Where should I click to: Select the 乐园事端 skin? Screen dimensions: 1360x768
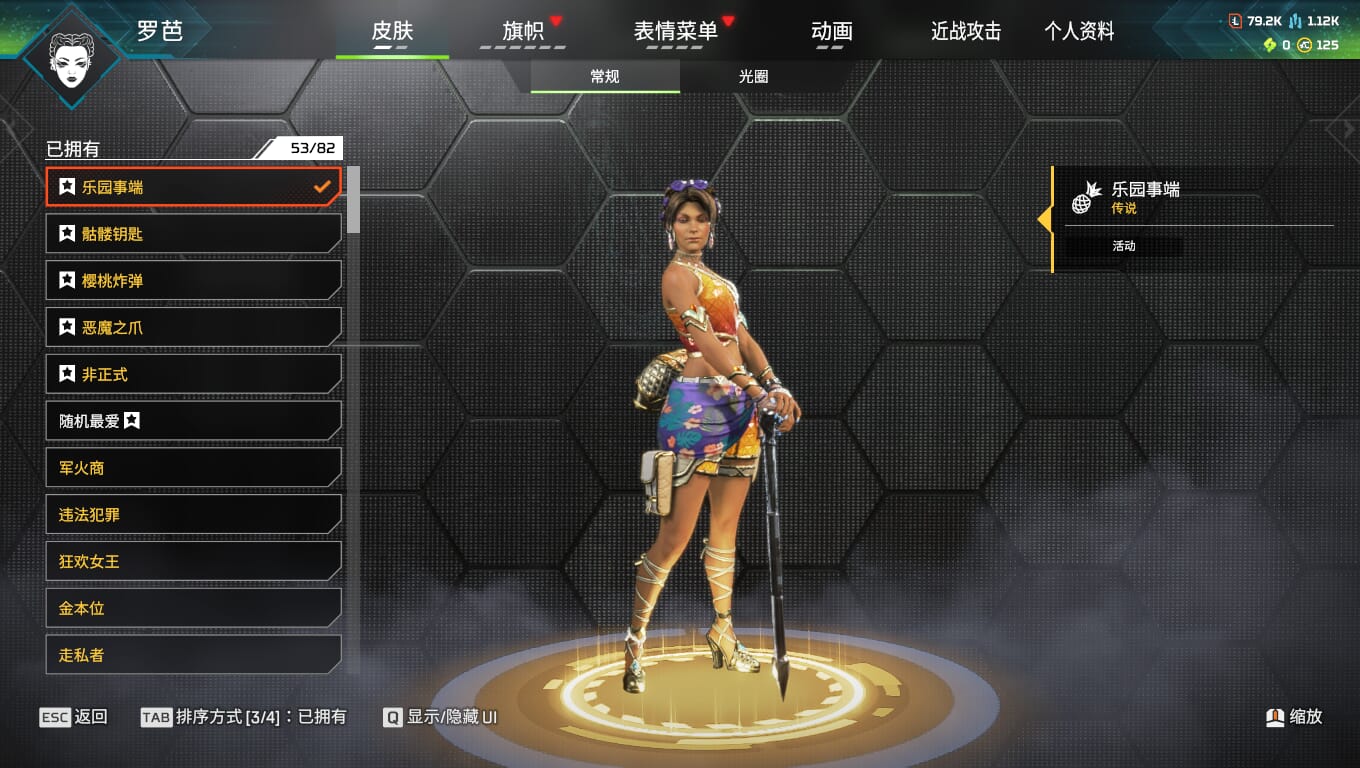(x=193, y=187)
